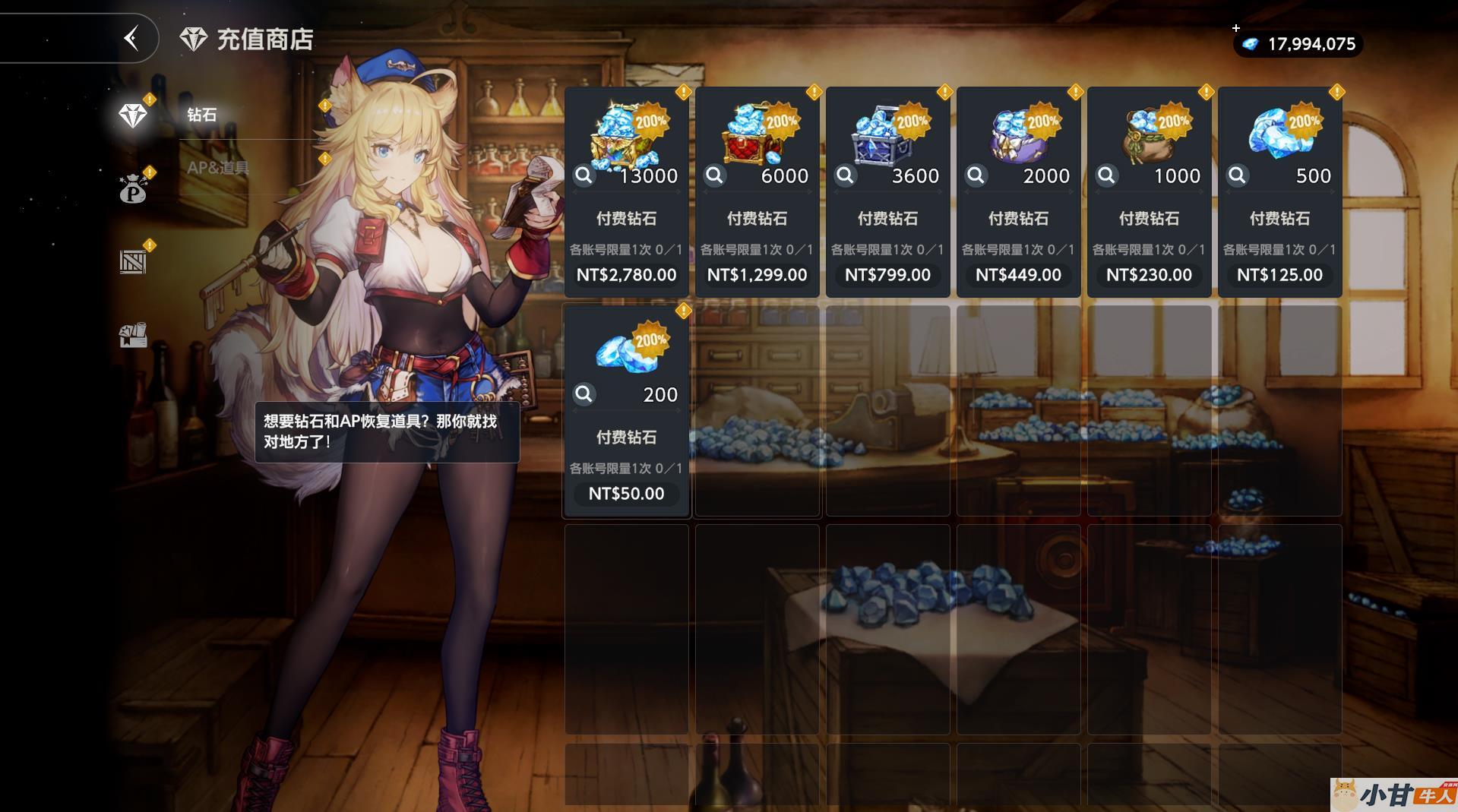Inspect details of the 13000 diamond pack
The width and height of the screenshot is (1458, 812).
[584, 176]
